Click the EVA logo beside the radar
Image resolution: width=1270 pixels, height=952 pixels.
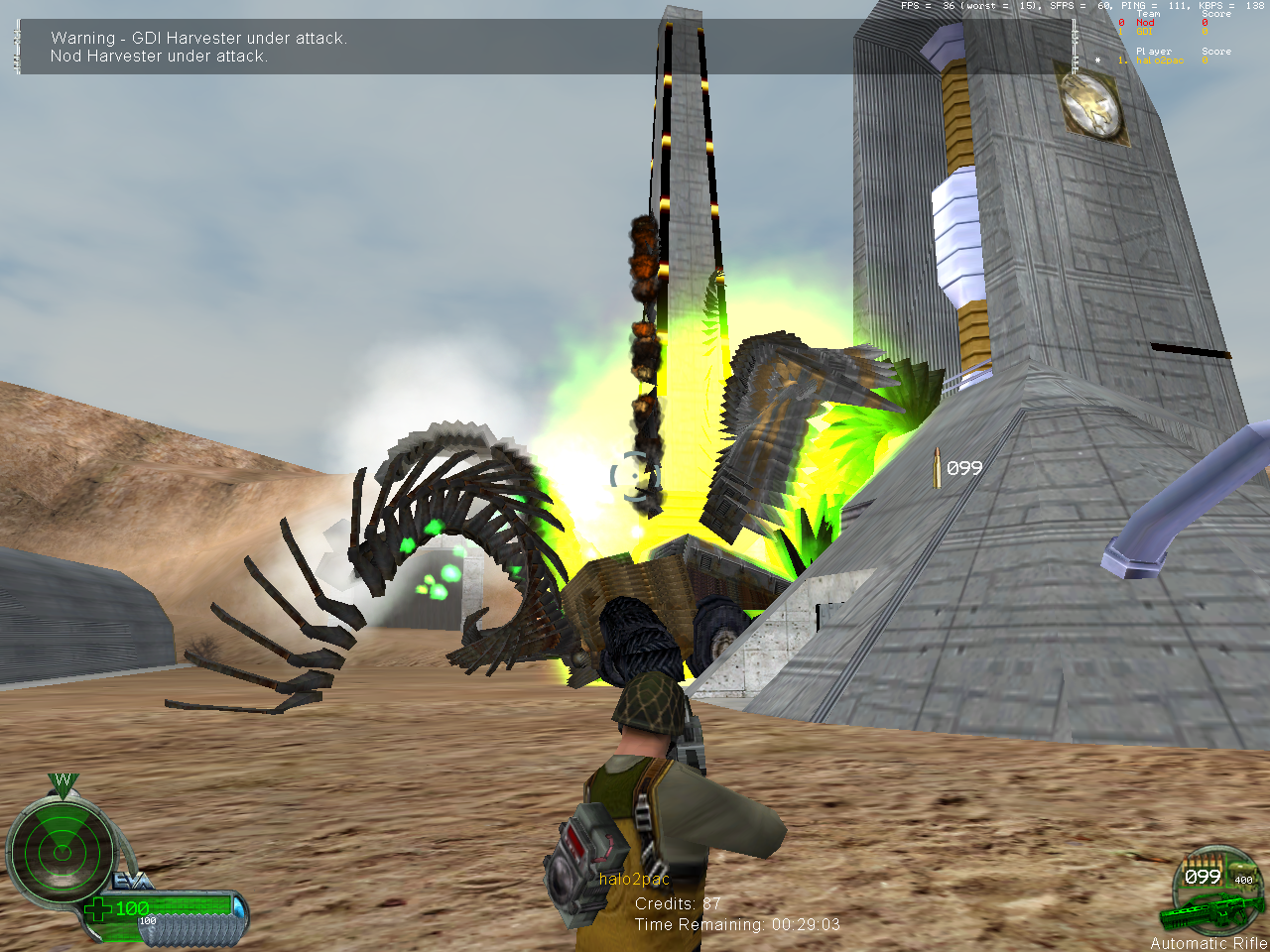tap(132, 881)
